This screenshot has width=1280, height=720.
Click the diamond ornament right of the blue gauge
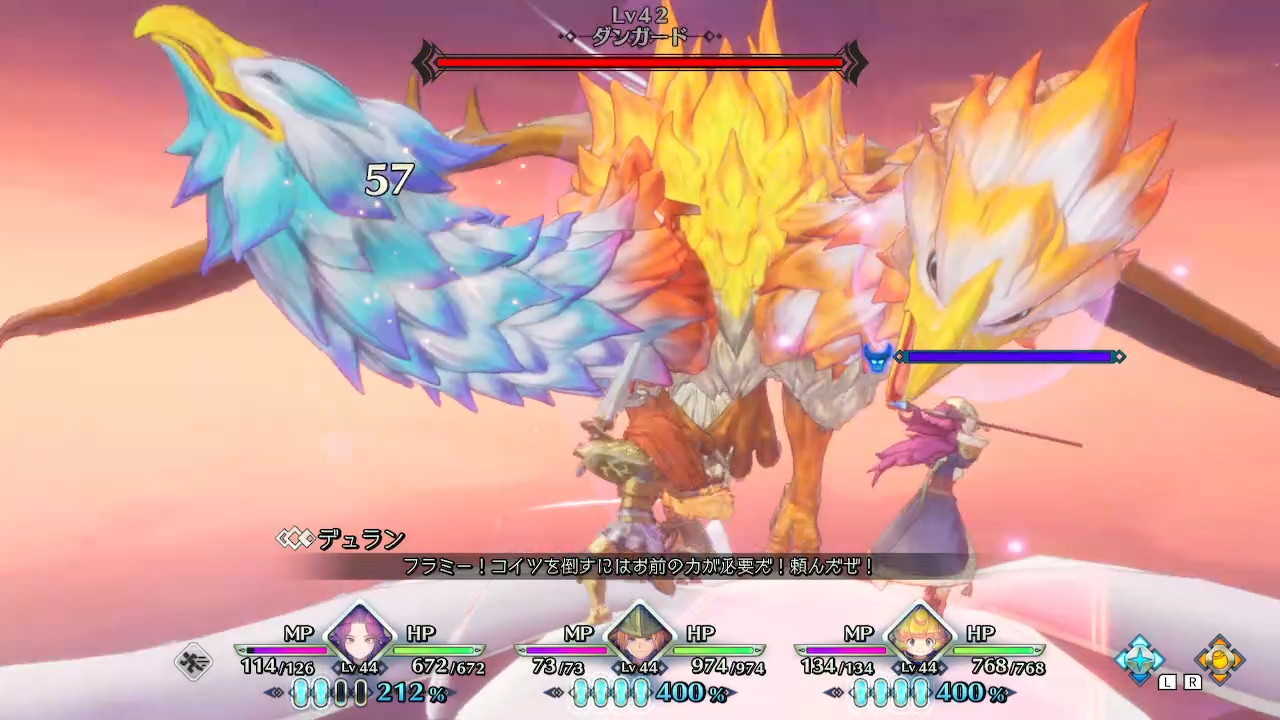1121,355
